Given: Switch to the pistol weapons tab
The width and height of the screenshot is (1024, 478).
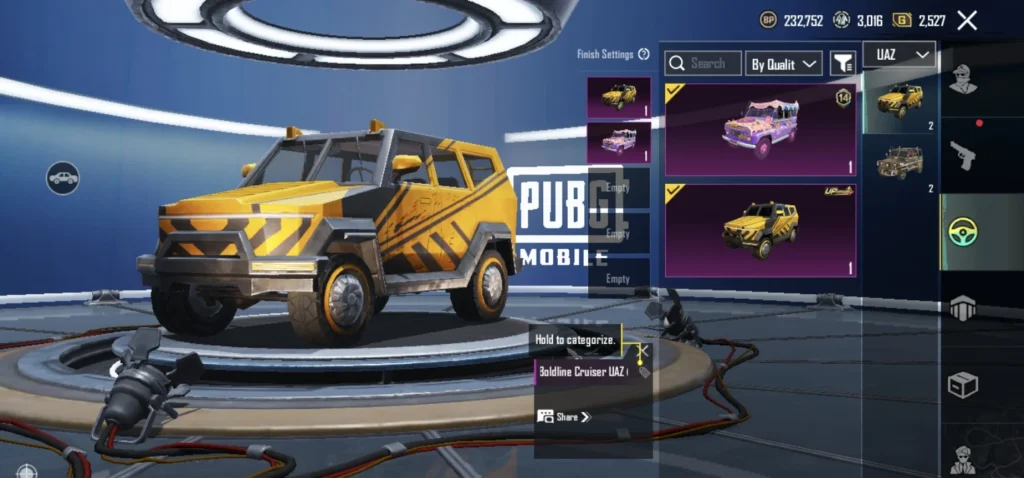Looking at the screenshot, I should [963, 155].
